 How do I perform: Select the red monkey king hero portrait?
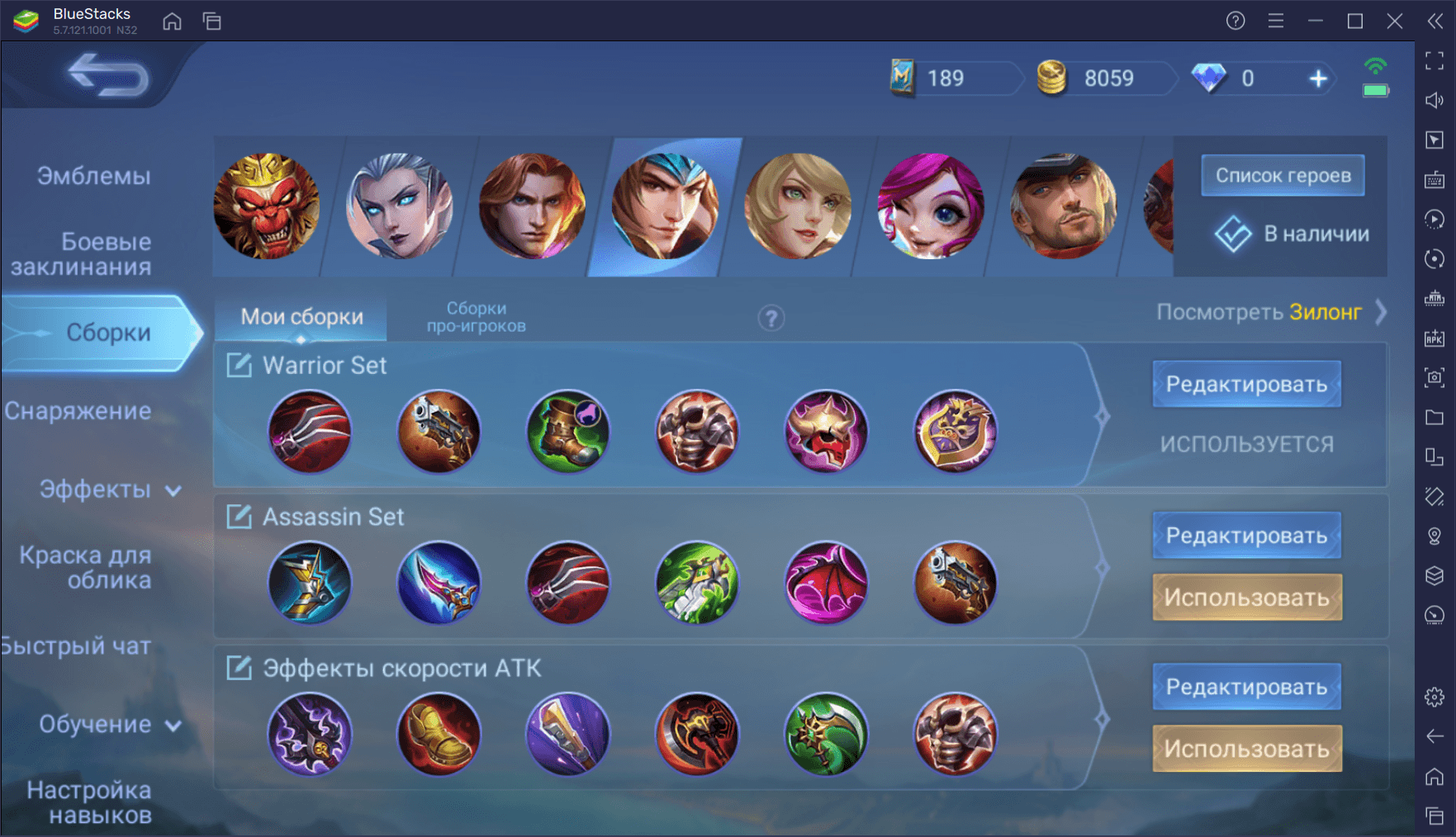[x=266, y=206]
